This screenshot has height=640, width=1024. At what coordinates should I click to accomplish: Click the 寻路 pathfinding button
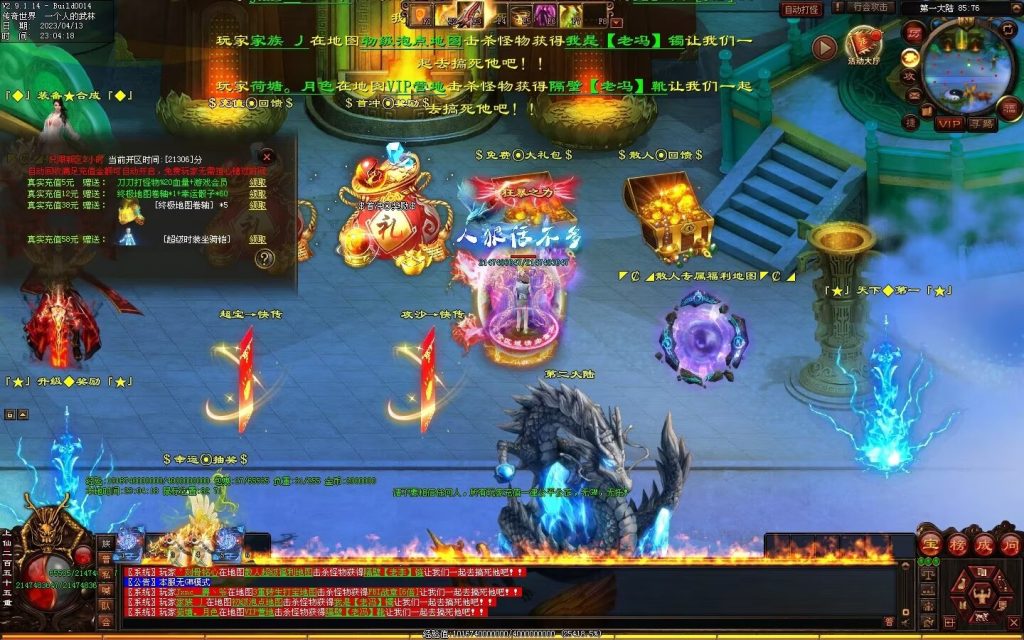click(982, 124)
